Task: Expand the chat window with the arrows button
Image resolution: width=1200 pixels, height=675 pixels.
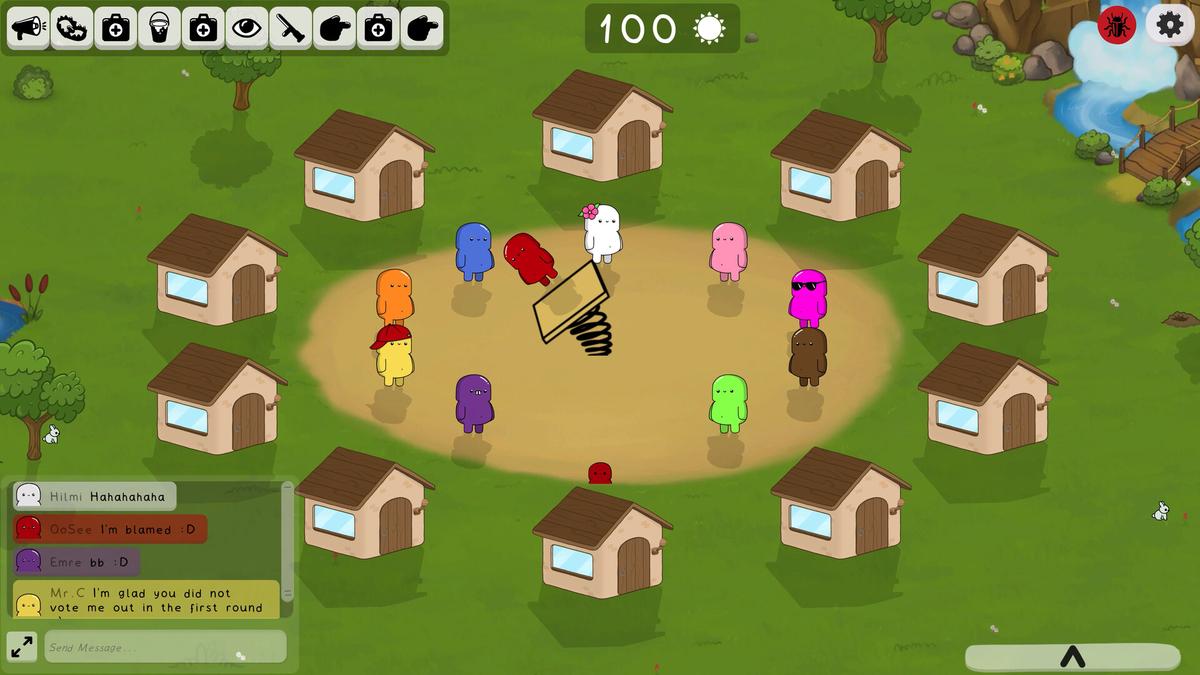Action: point(21,647)
